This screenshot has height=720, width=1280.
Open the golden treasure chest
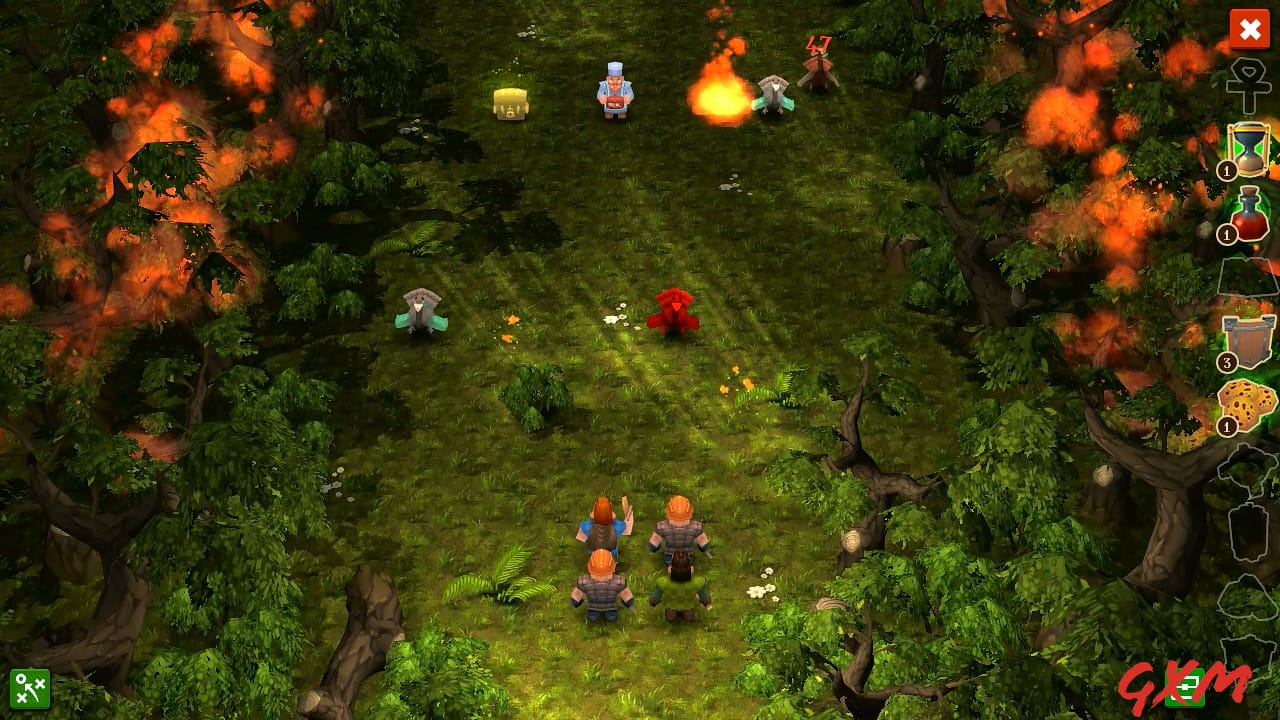509,102
